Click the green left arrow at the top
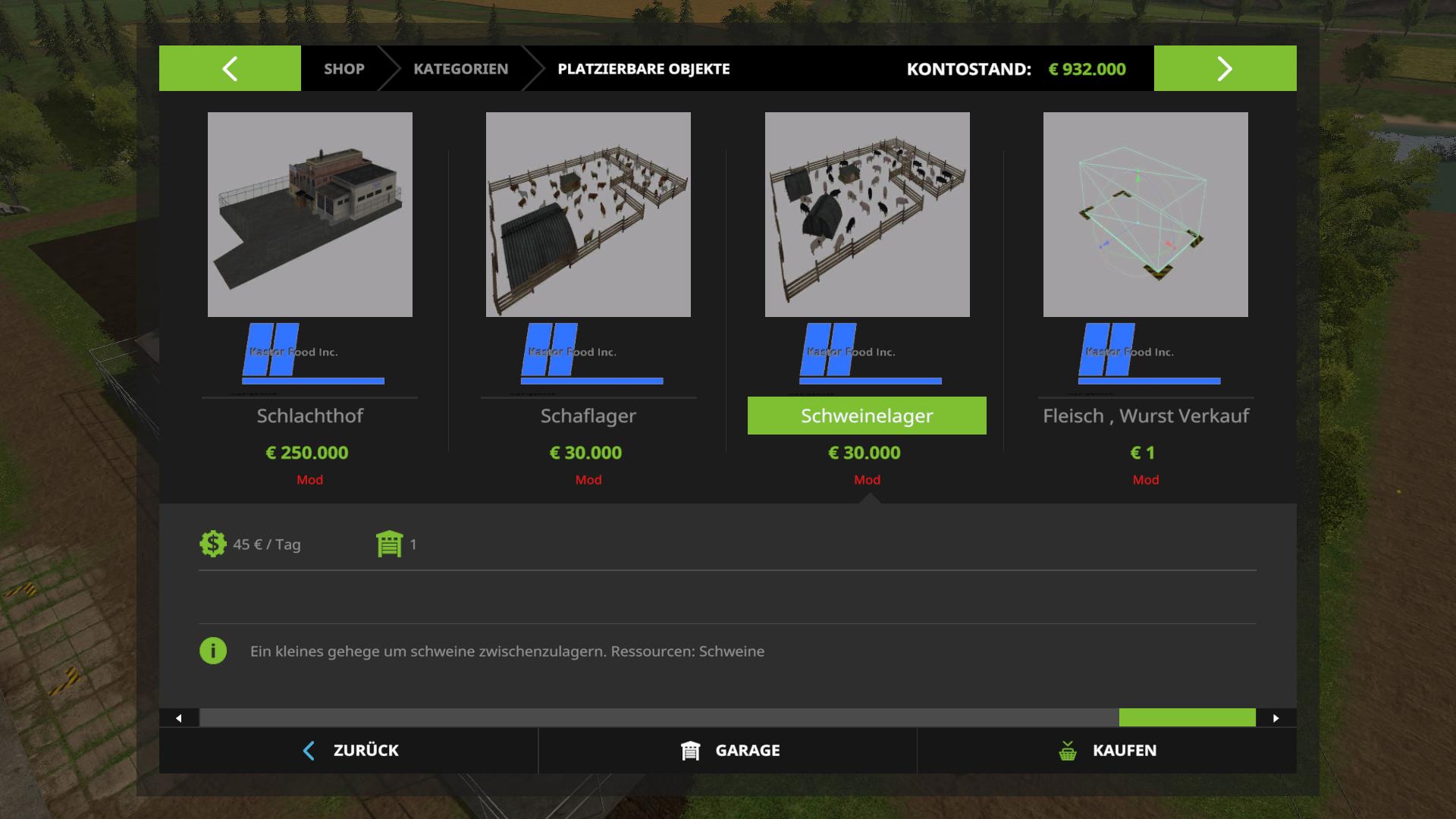The height and width of the screenshot is (819, 1456). point(228,68)
